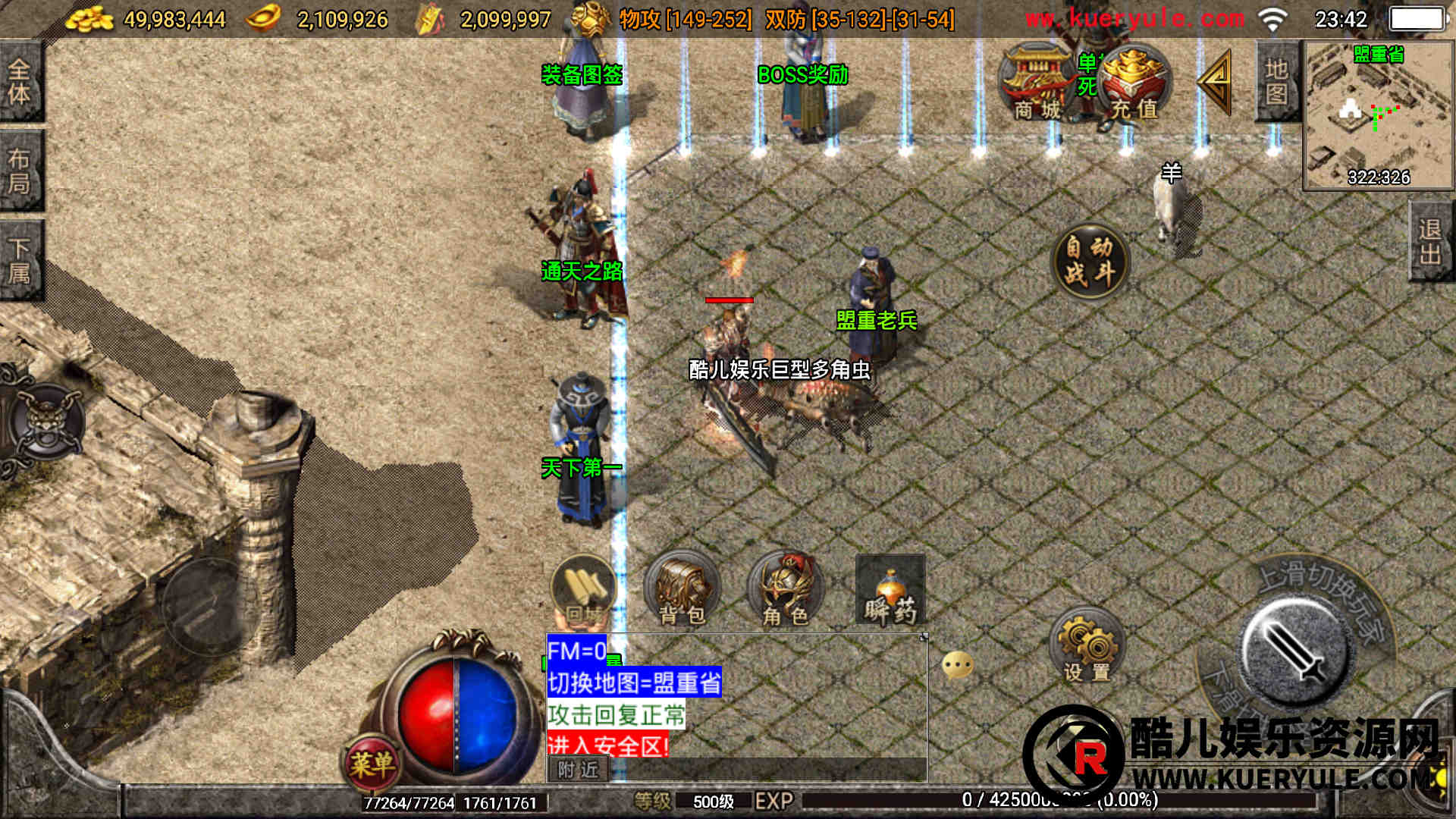Open the 背包 backpack
The image size is (1456, 819).
[x=681, y=591]
